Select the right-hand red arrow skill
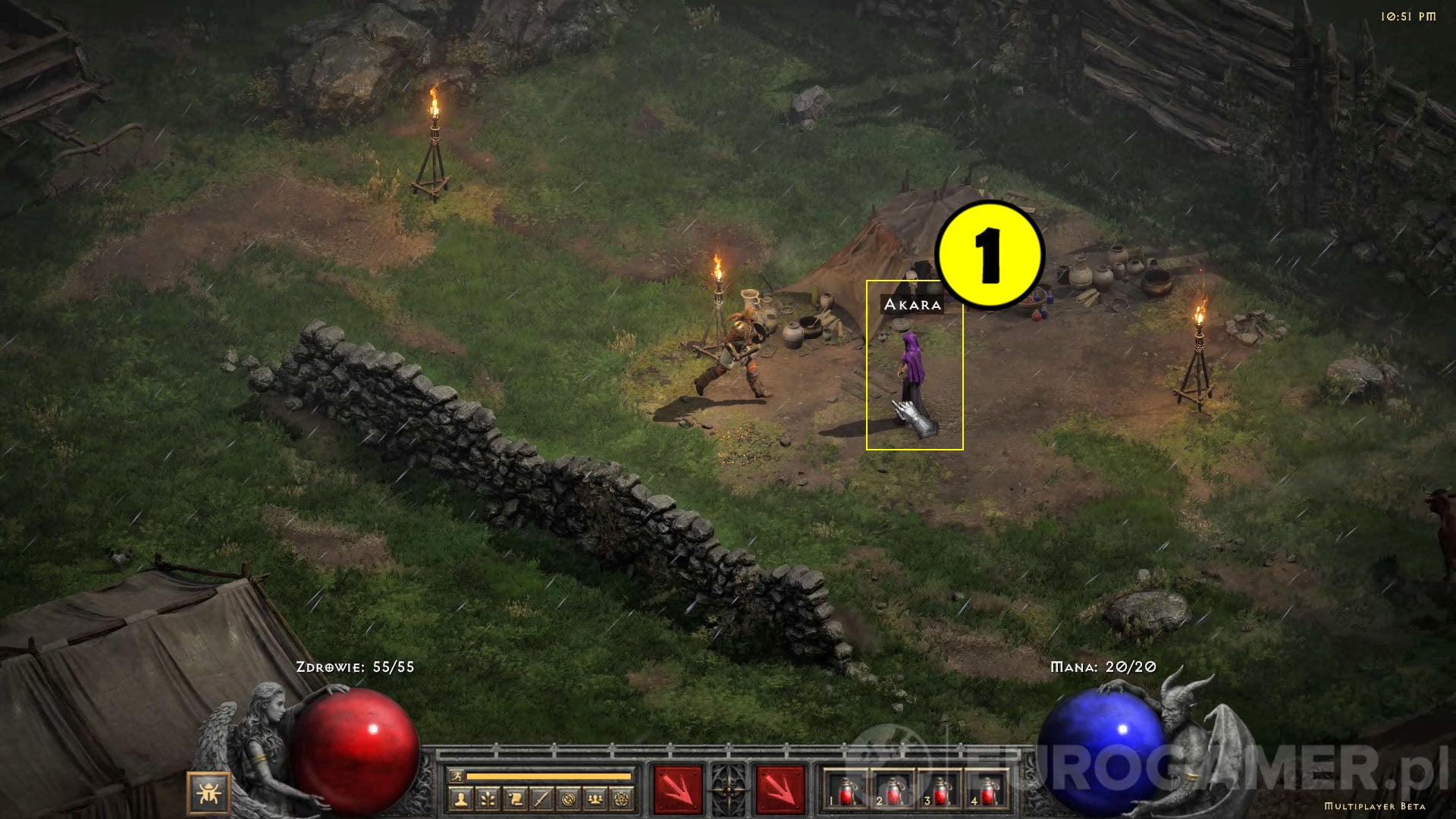The height and width of the screenshot is (819, 1456). [780, 789]
